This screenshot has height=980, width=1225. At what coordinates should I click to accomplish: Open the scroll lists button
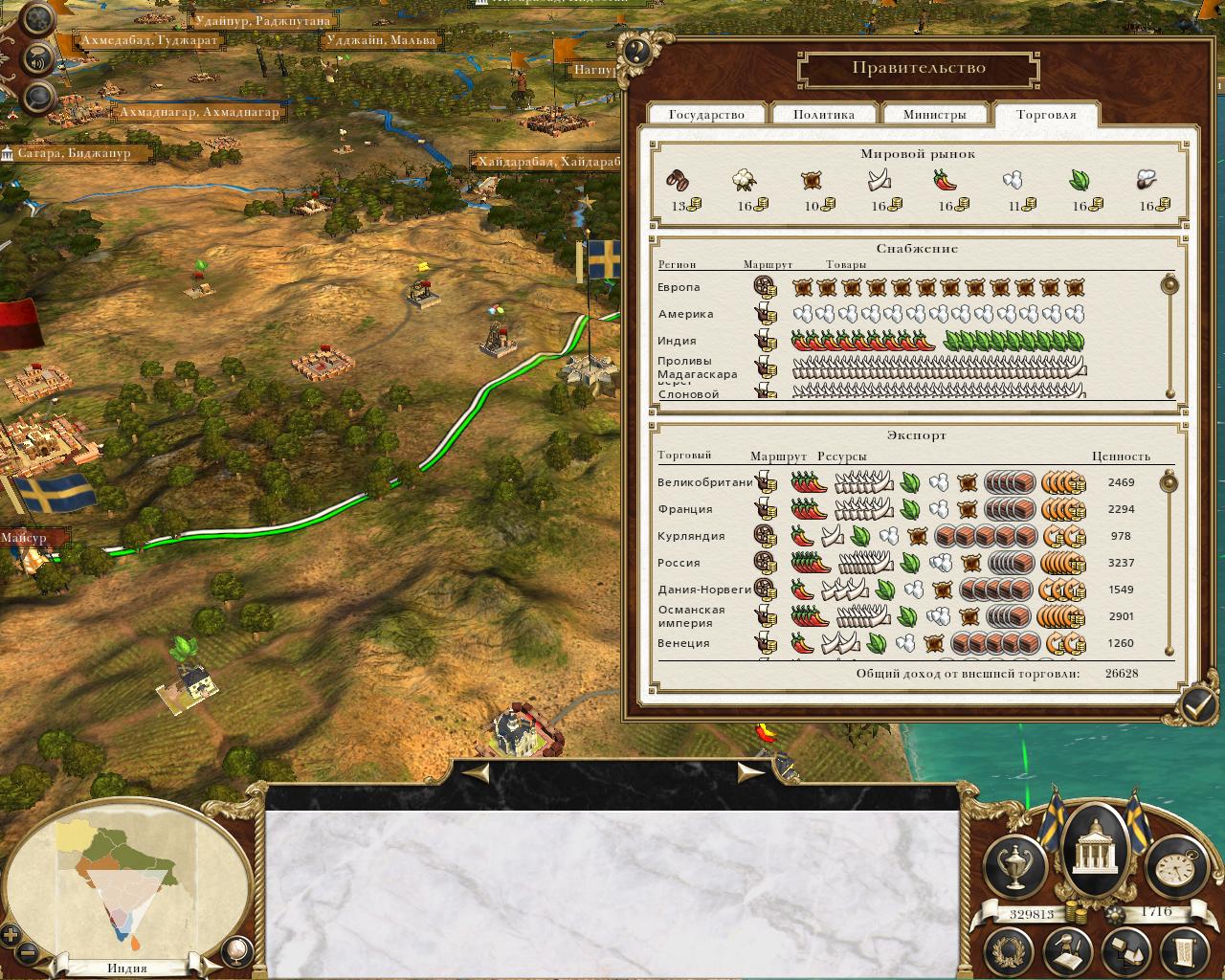1184,951
